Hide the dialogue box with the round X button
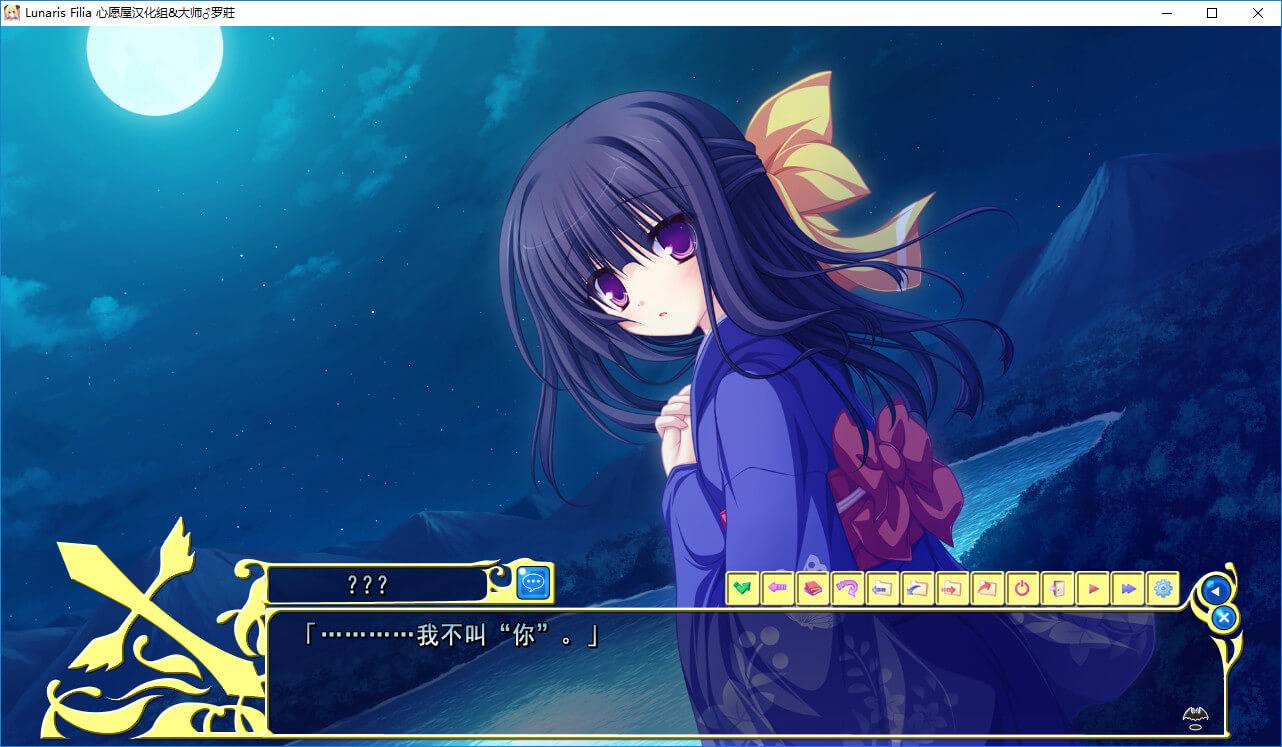1282x747 pixels. tap(1223, 618)
